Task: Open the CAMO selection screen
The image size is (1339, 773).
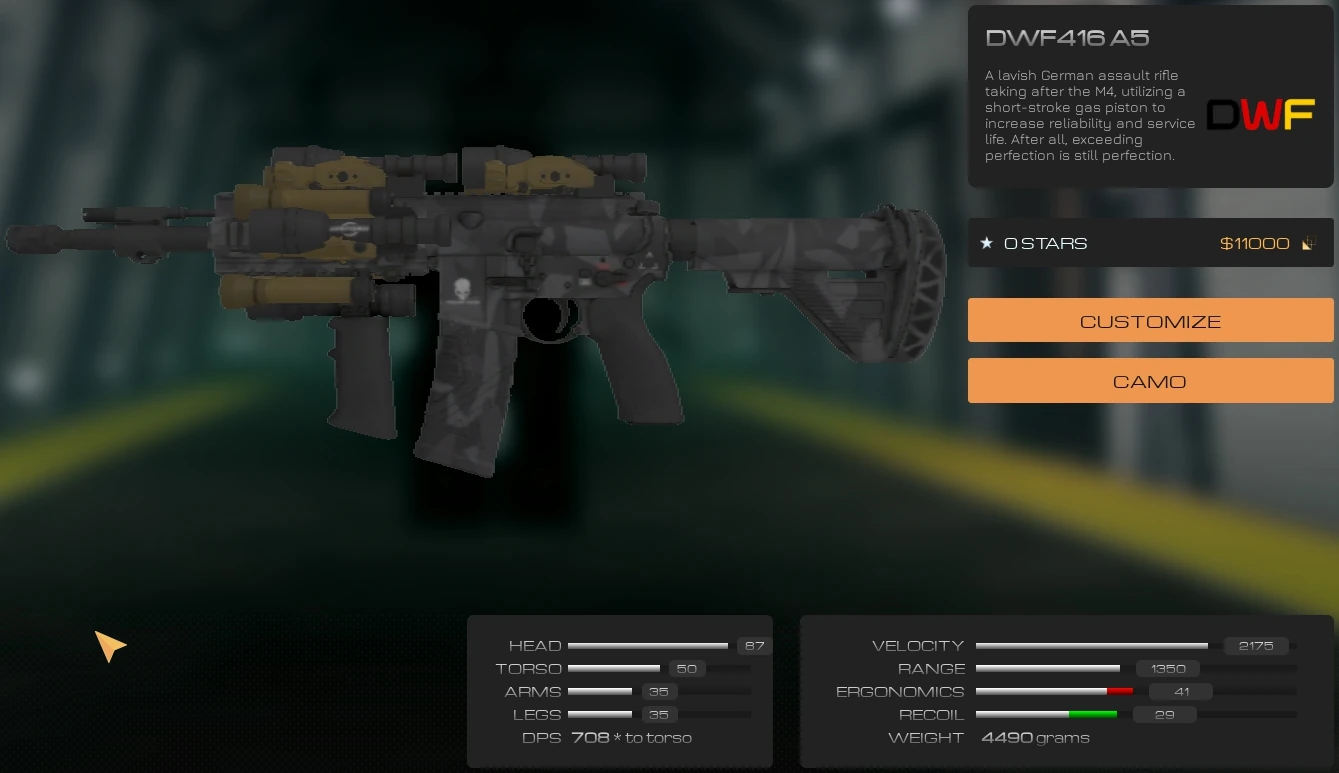Action: (1149, 380)
